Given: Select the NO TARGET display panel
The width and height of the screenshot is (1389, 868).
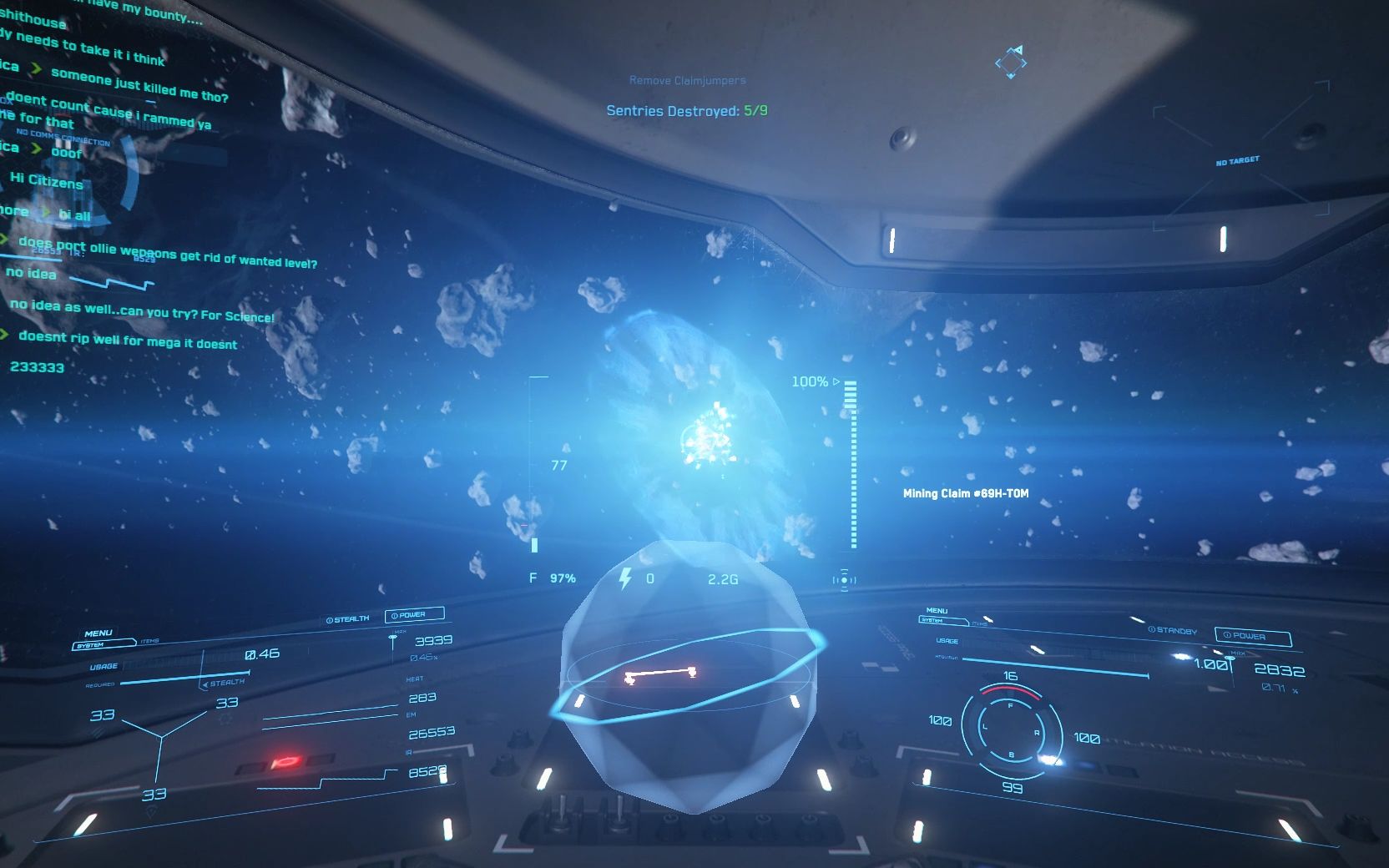Looking at the screenshot, I should tap(1237, 160).
